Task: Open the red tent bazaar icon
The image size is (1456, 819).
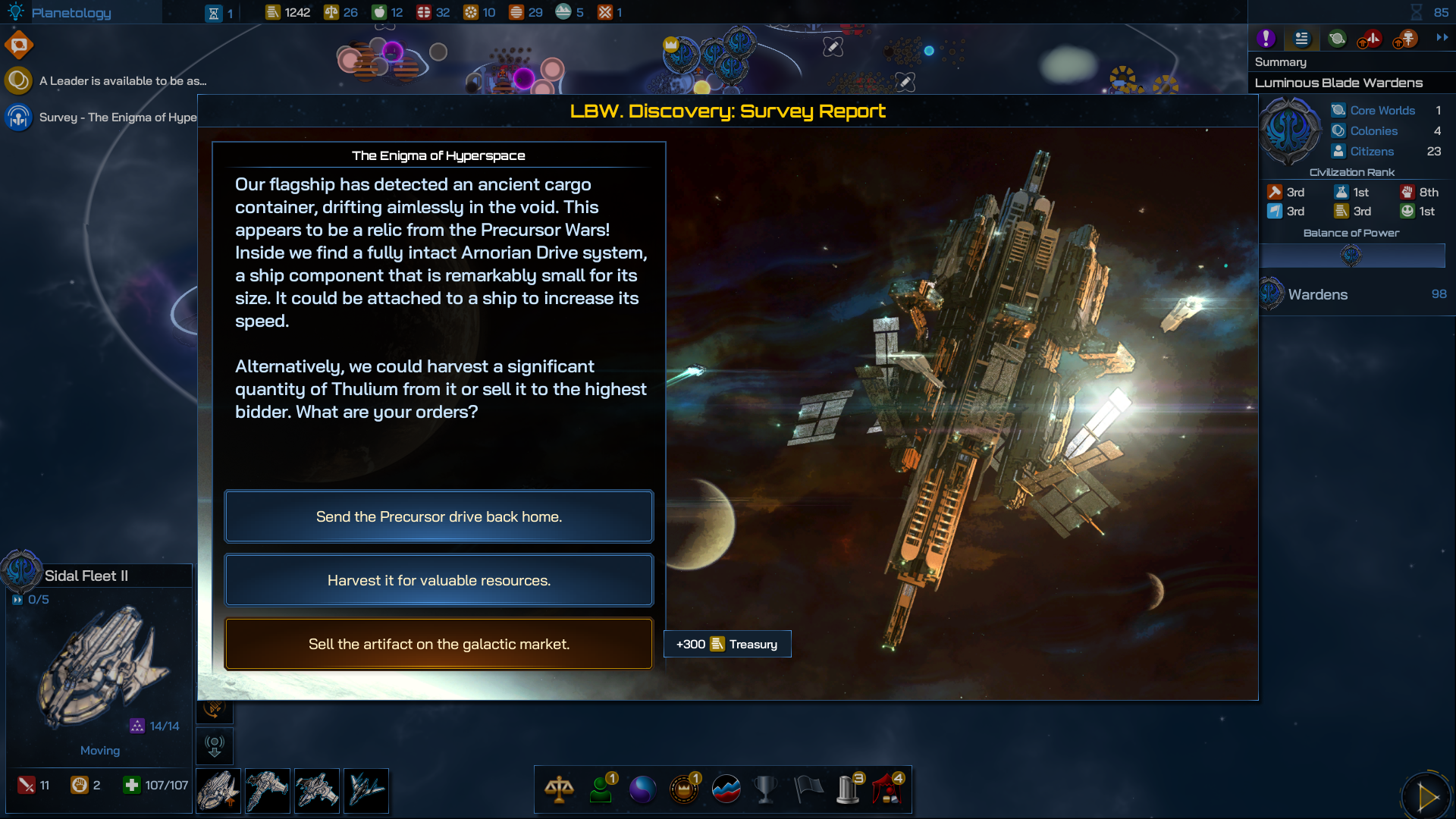Action: point(887,789)
